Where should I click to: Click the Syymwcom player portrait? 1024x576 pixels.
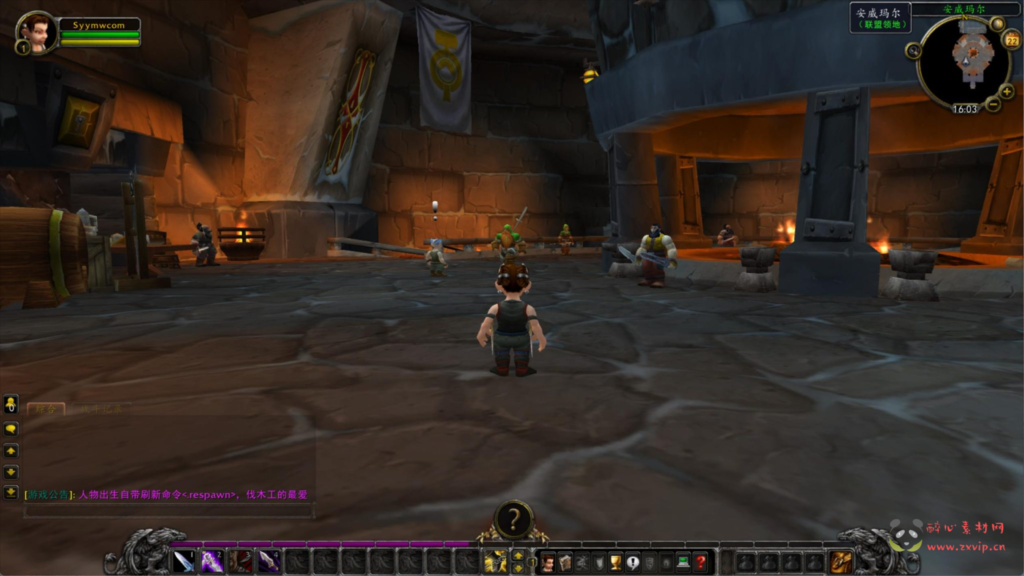tap(36, 32)
